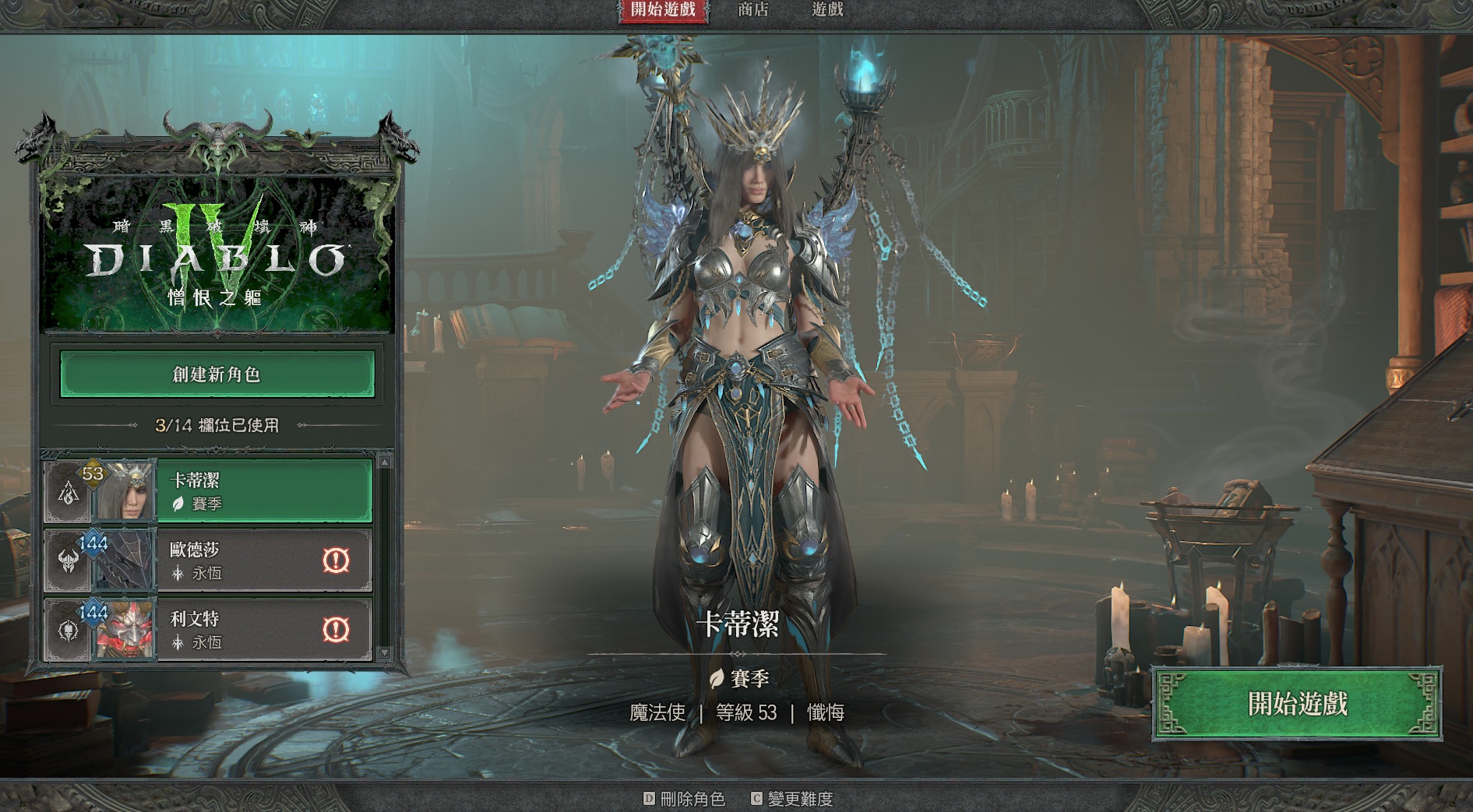
Task: Select the character 卡蒂潔
Action: point(263,491)
